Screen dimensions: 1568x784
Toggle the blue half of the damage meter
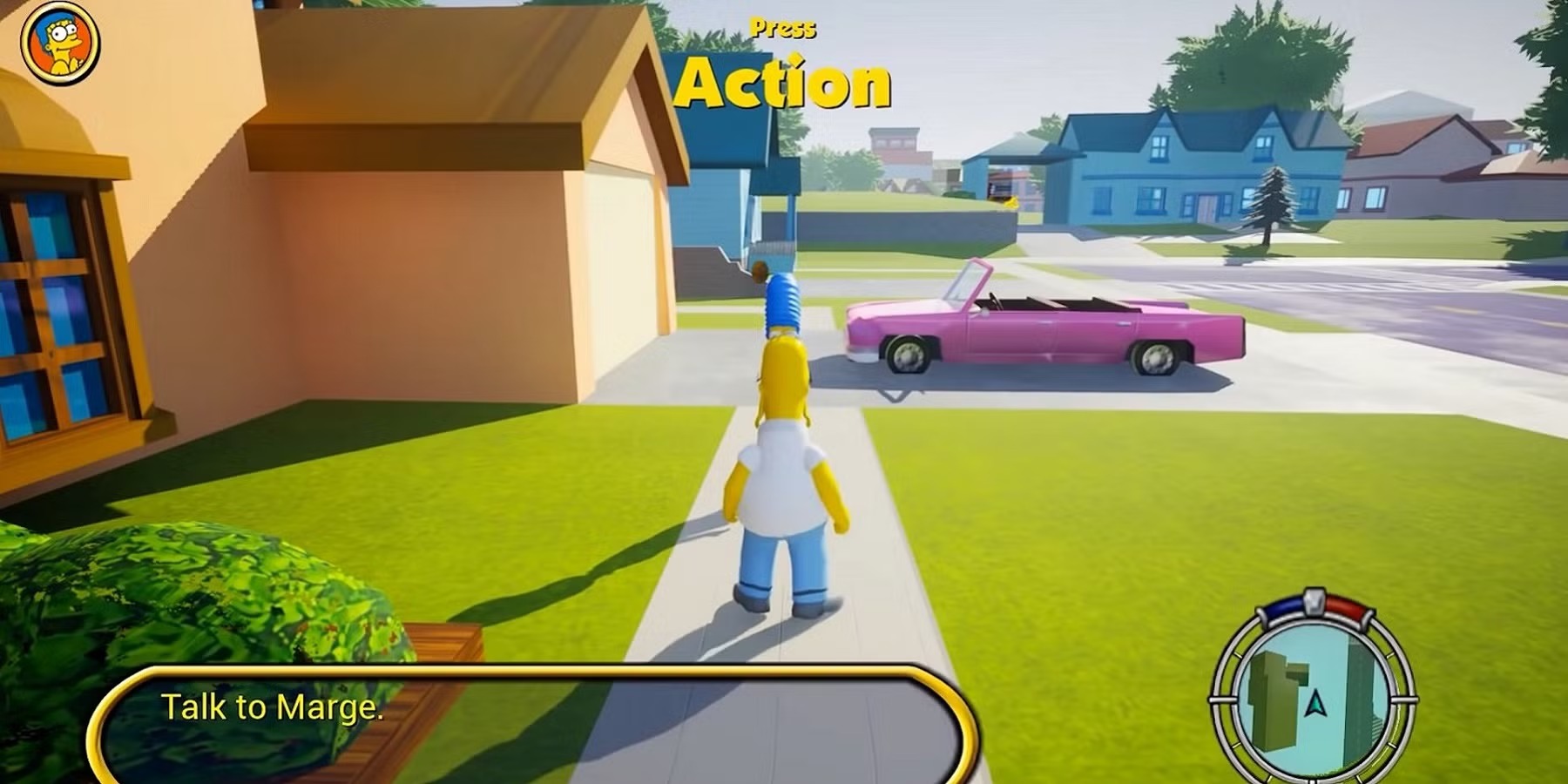(x=1282, y=607)
